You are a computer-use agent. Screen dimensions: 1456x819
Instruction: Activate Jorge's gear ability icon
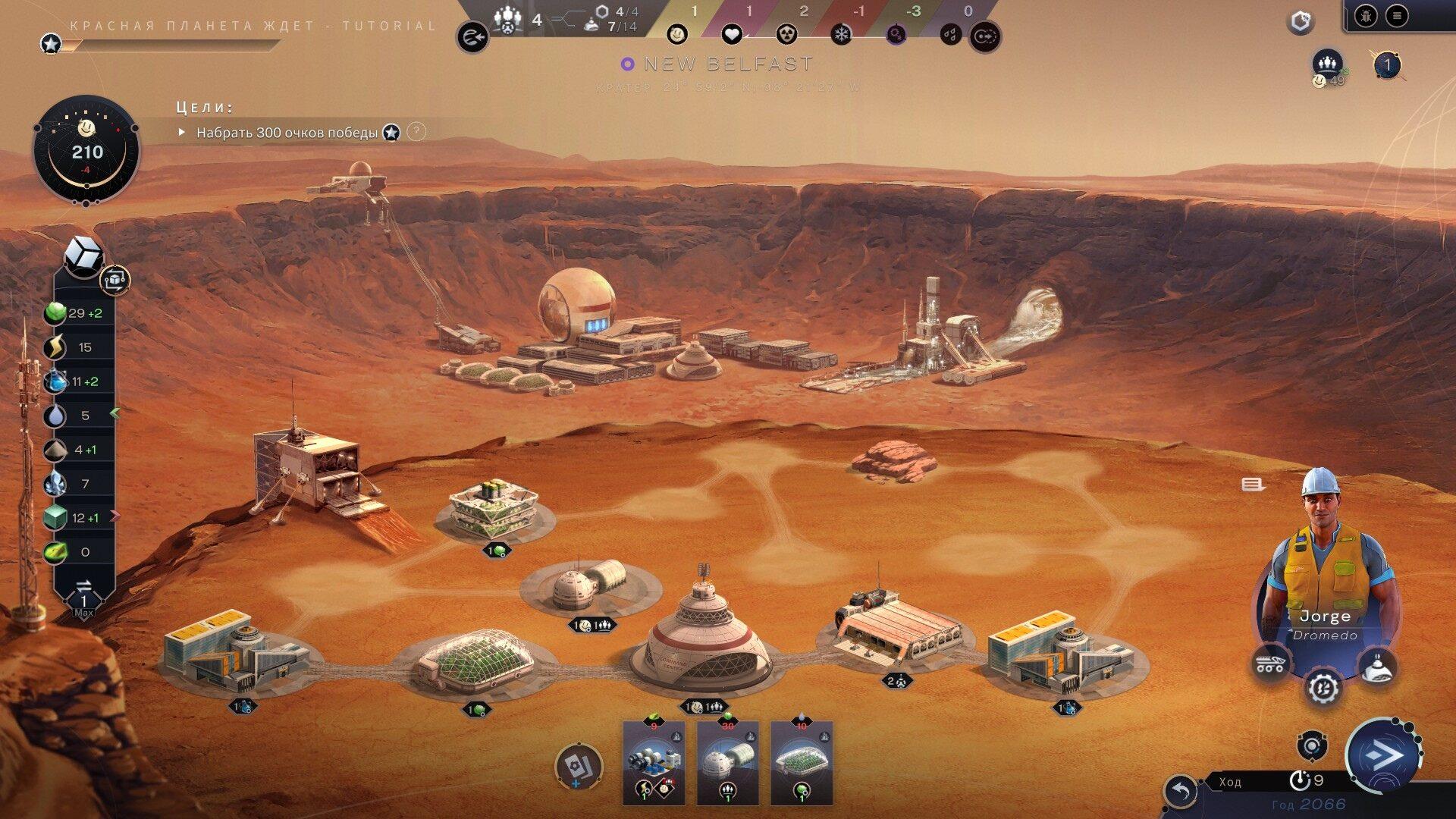[1323, 688]
